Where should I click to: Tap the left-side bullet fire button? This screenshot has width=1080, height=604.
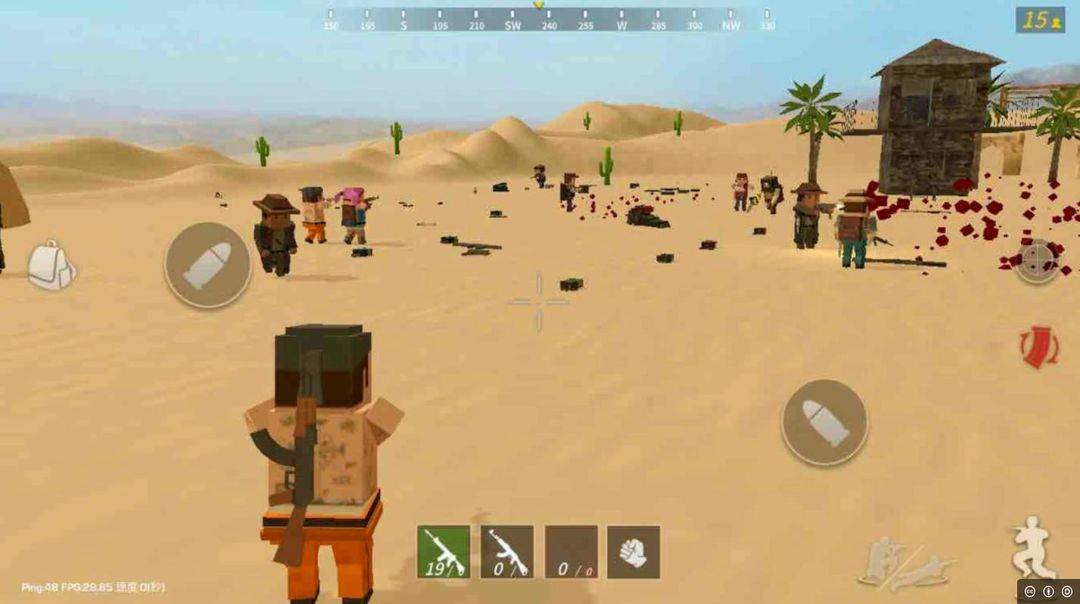point(207,265)
